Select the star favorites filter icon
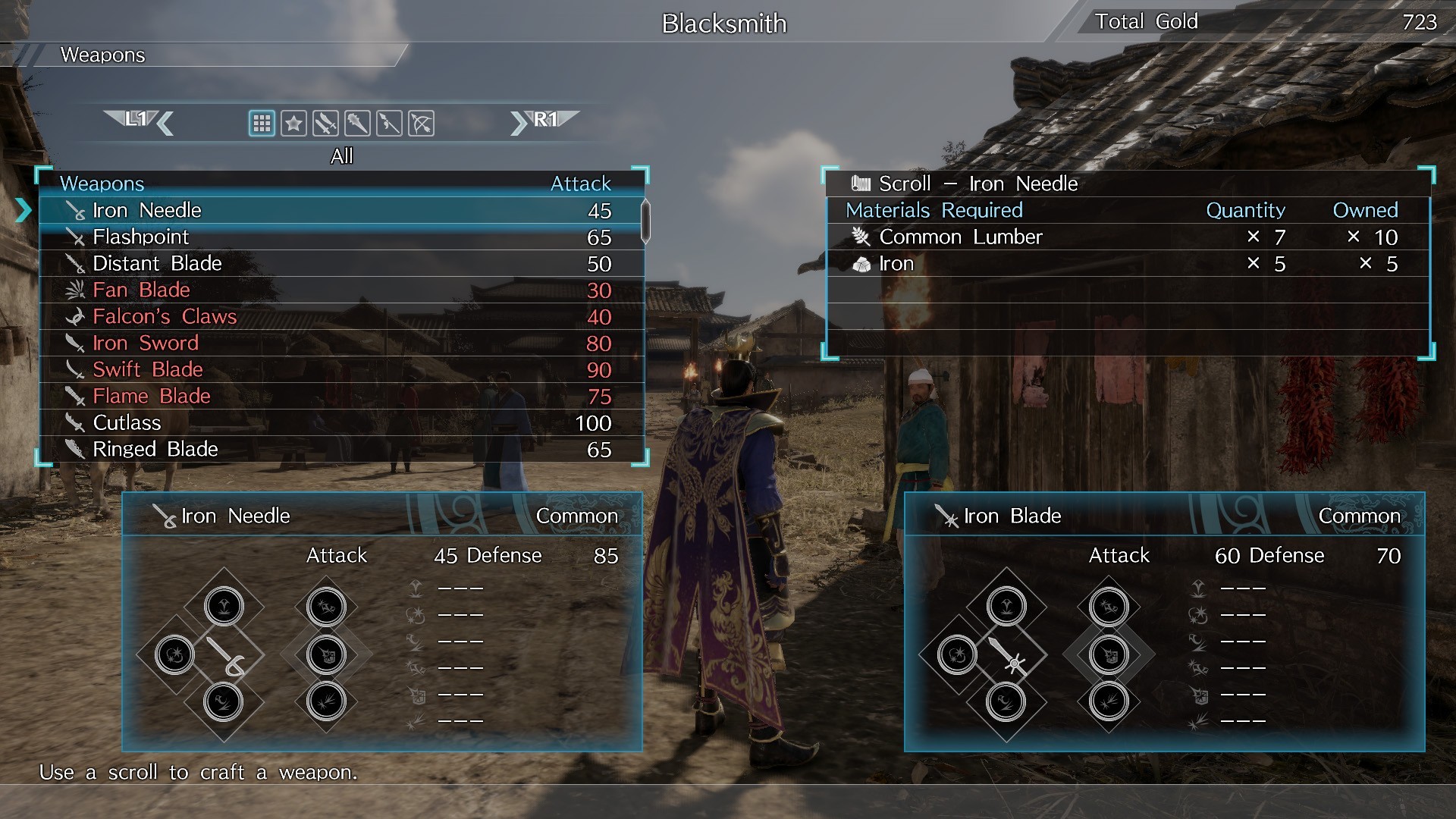The image size is (1456, 819). point(293,124)
